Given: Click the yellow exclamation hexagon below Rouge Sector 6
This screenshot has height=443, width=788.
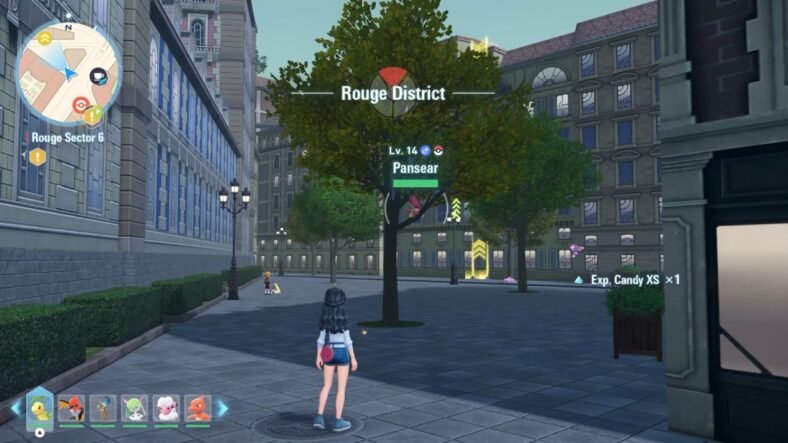Looking at the screenshot, I should [37, 156].
